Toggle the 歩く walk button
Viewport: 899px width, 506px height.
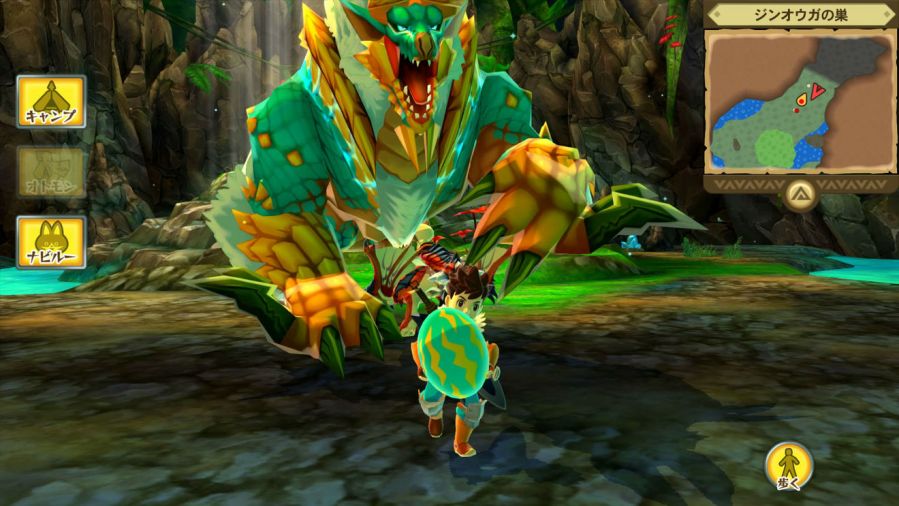pos(788,466)
